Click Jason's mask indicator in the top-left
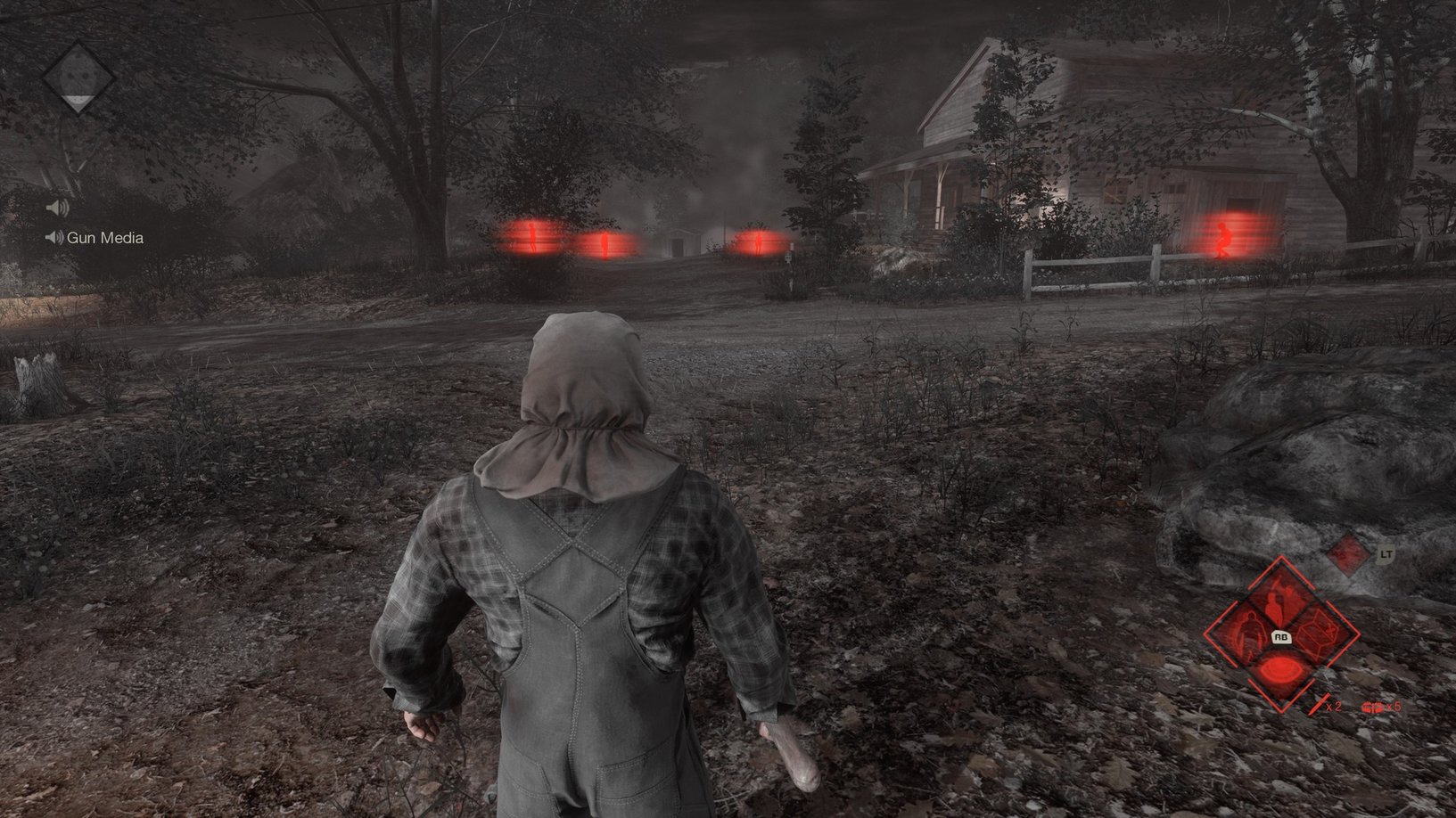1456x818 pixels. click(78, 78)
